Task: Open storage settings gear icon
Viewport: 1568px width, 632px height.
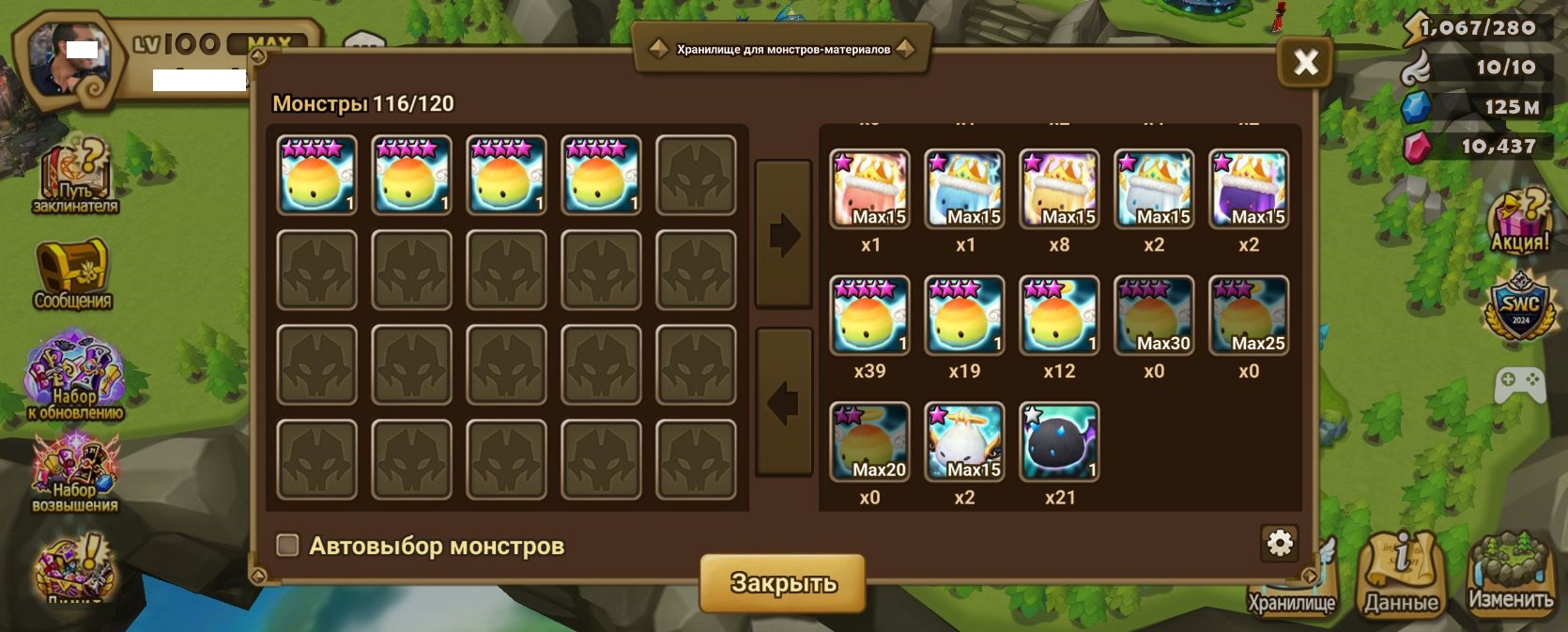Action: 1280,543
